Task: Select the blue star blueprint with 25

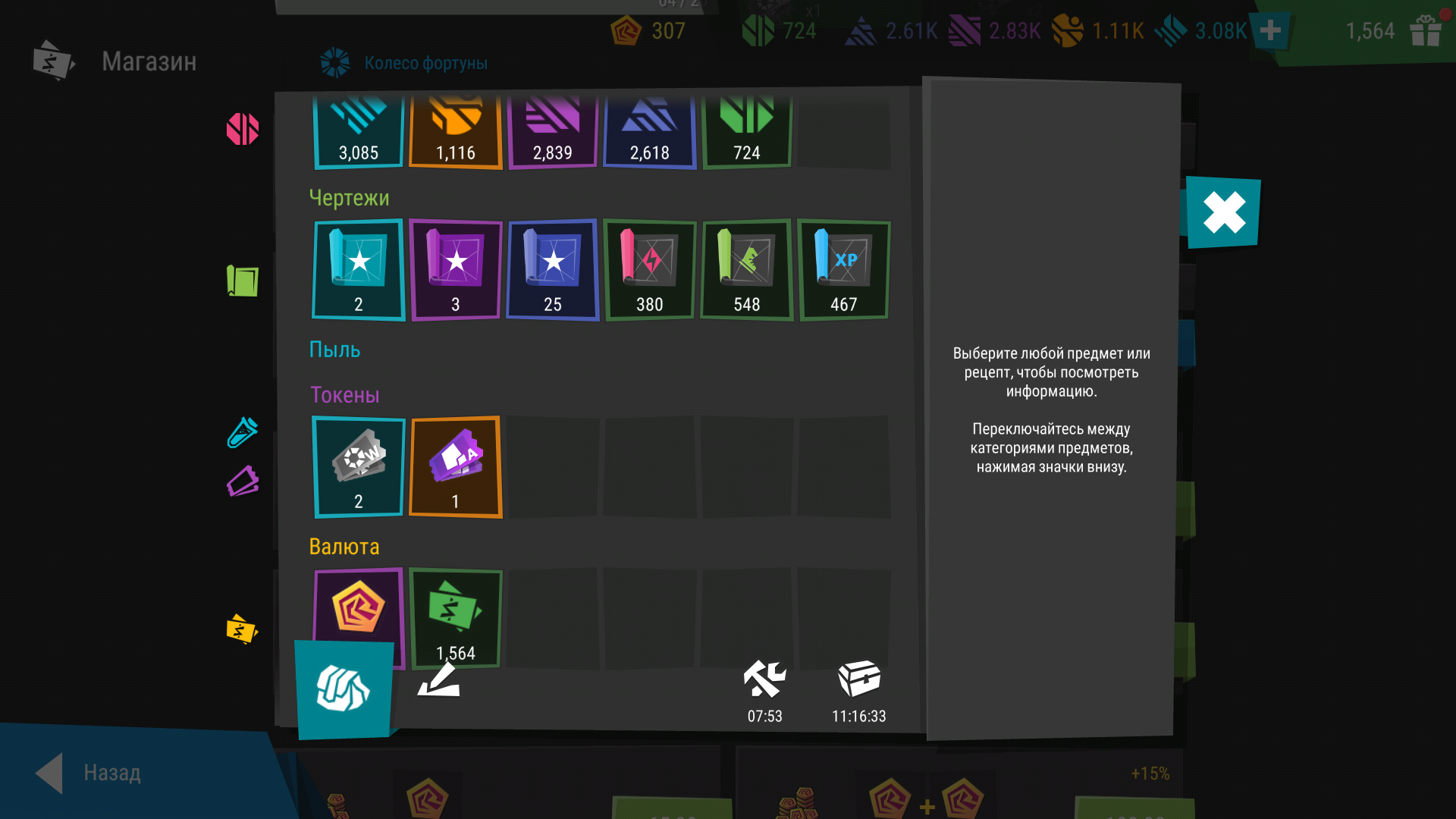Action: pos(553,270)
